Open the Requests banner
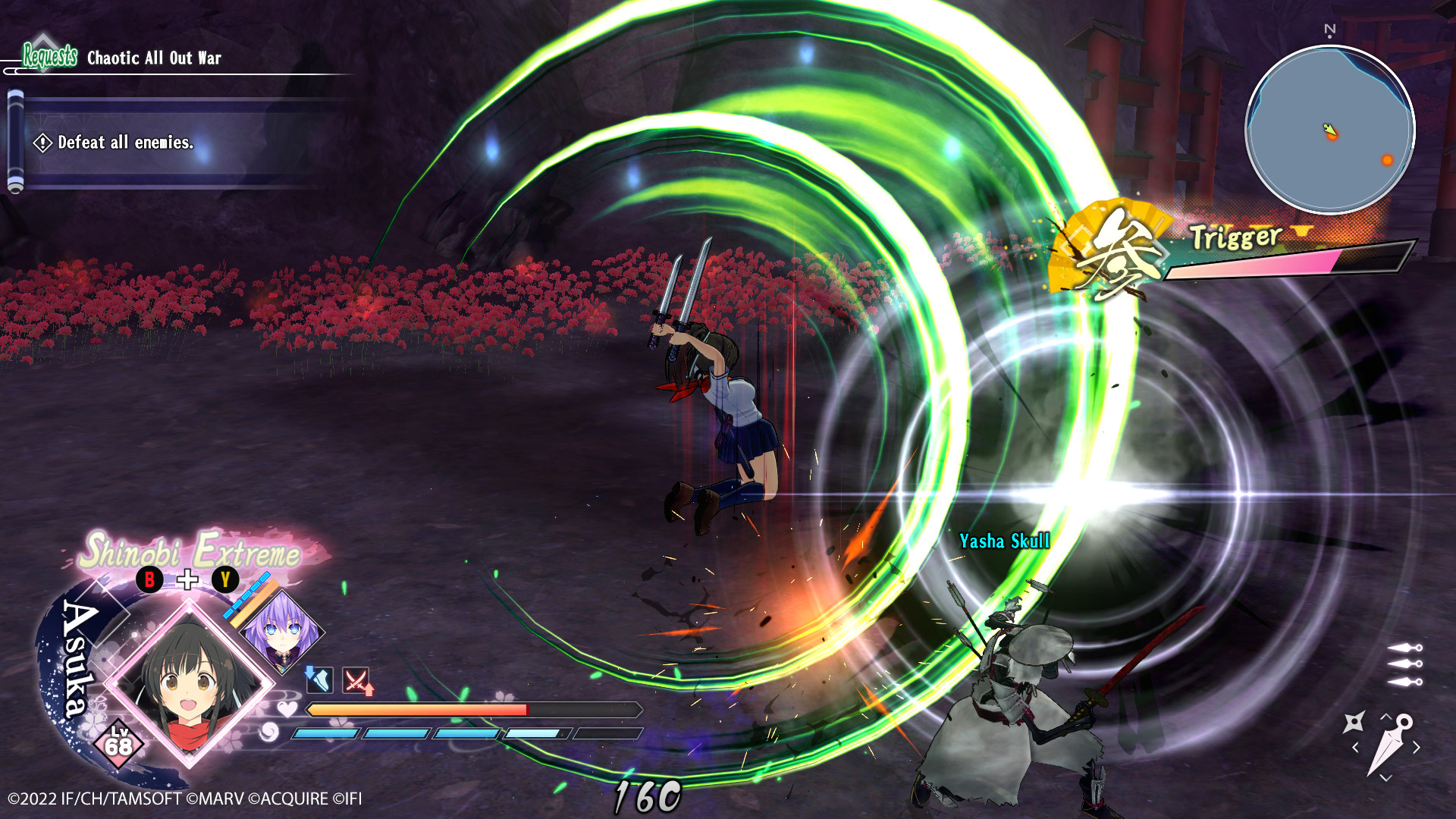Viewport: 1456px width, 819px height. pos(49,55)
